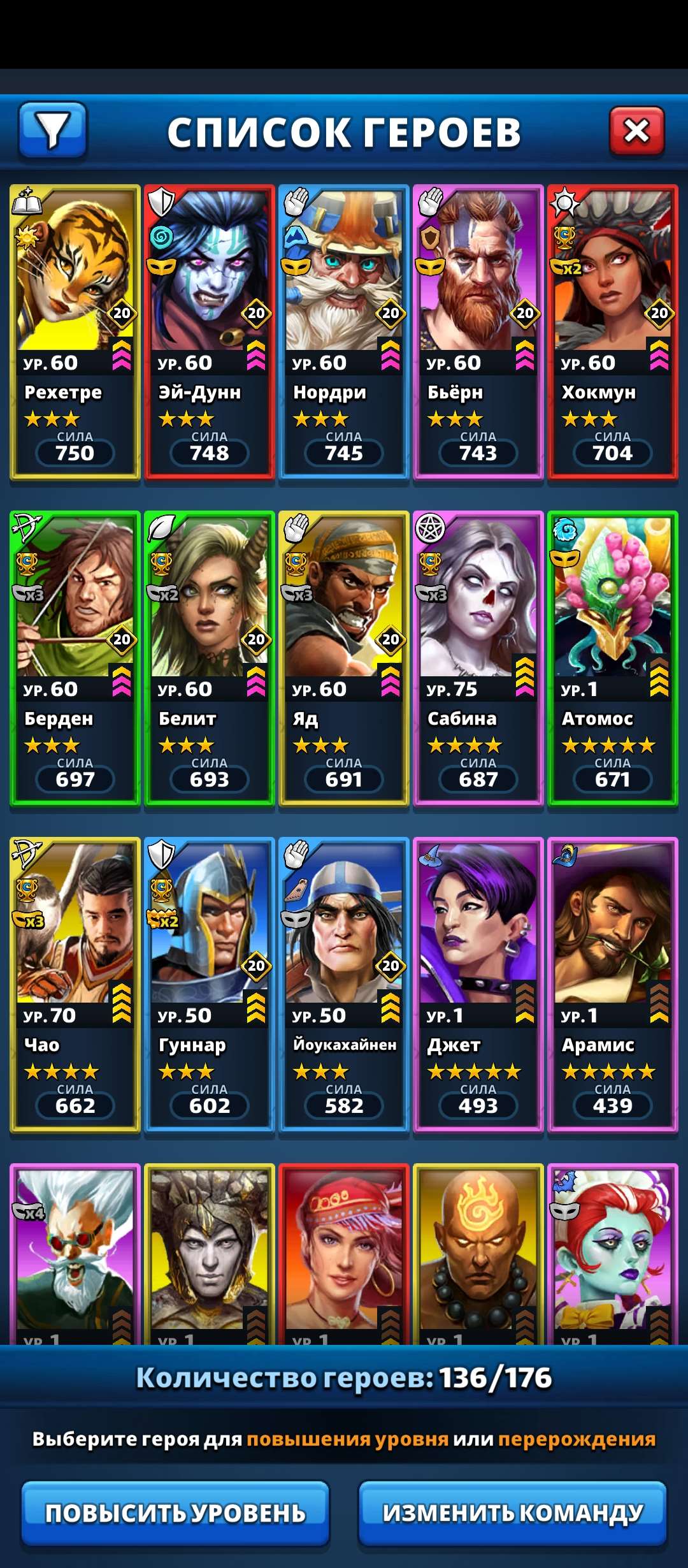Select hero Бьёрн with red beard
Image resolution: width=688 pixels, height=1568 pixels.
coord(478,331)
